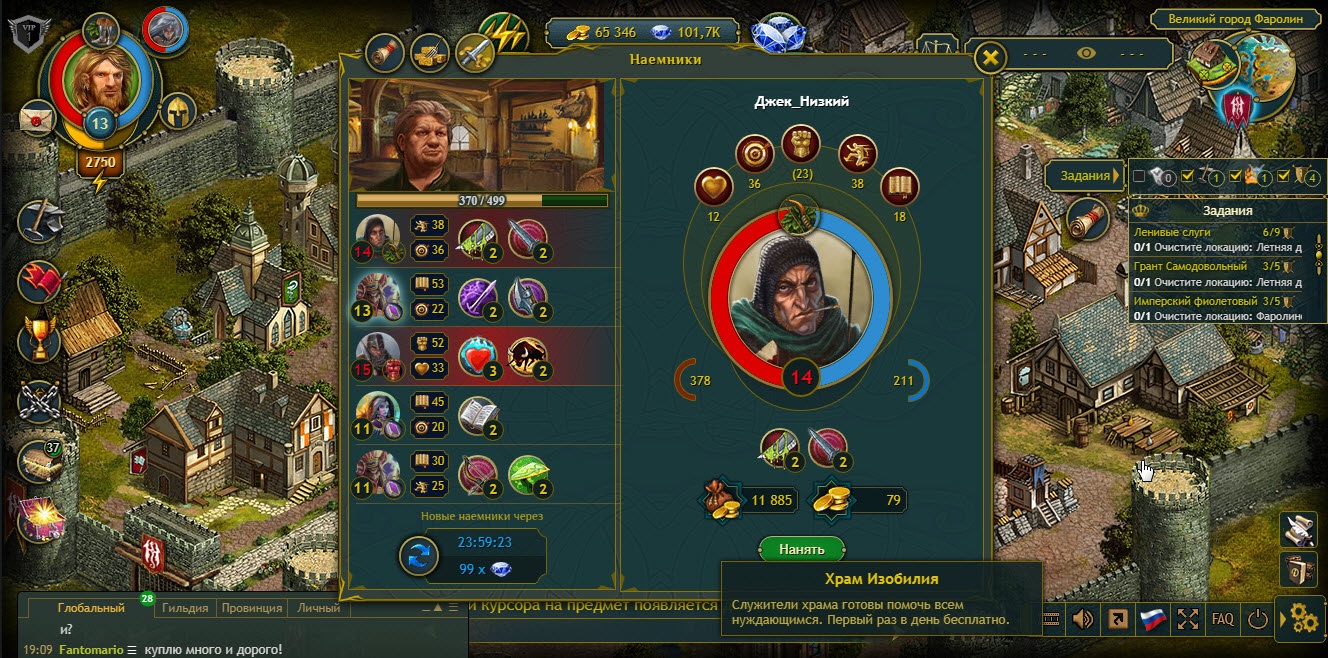This screenshot has height=658, width=1328.
Task: Collapse the Задания quest panel tab
Action: coord(1084,176)
